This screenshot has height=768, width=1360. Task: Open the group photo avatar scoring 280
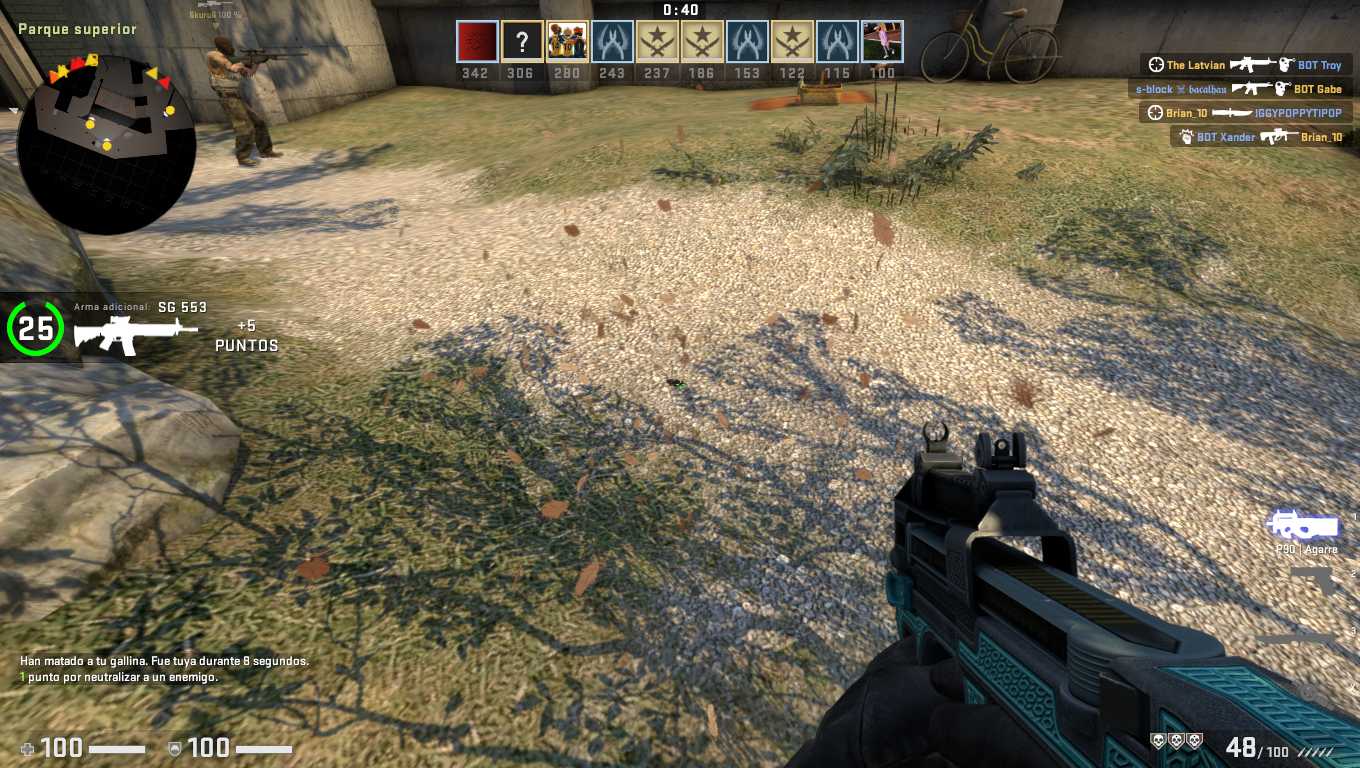coord(567,42)
